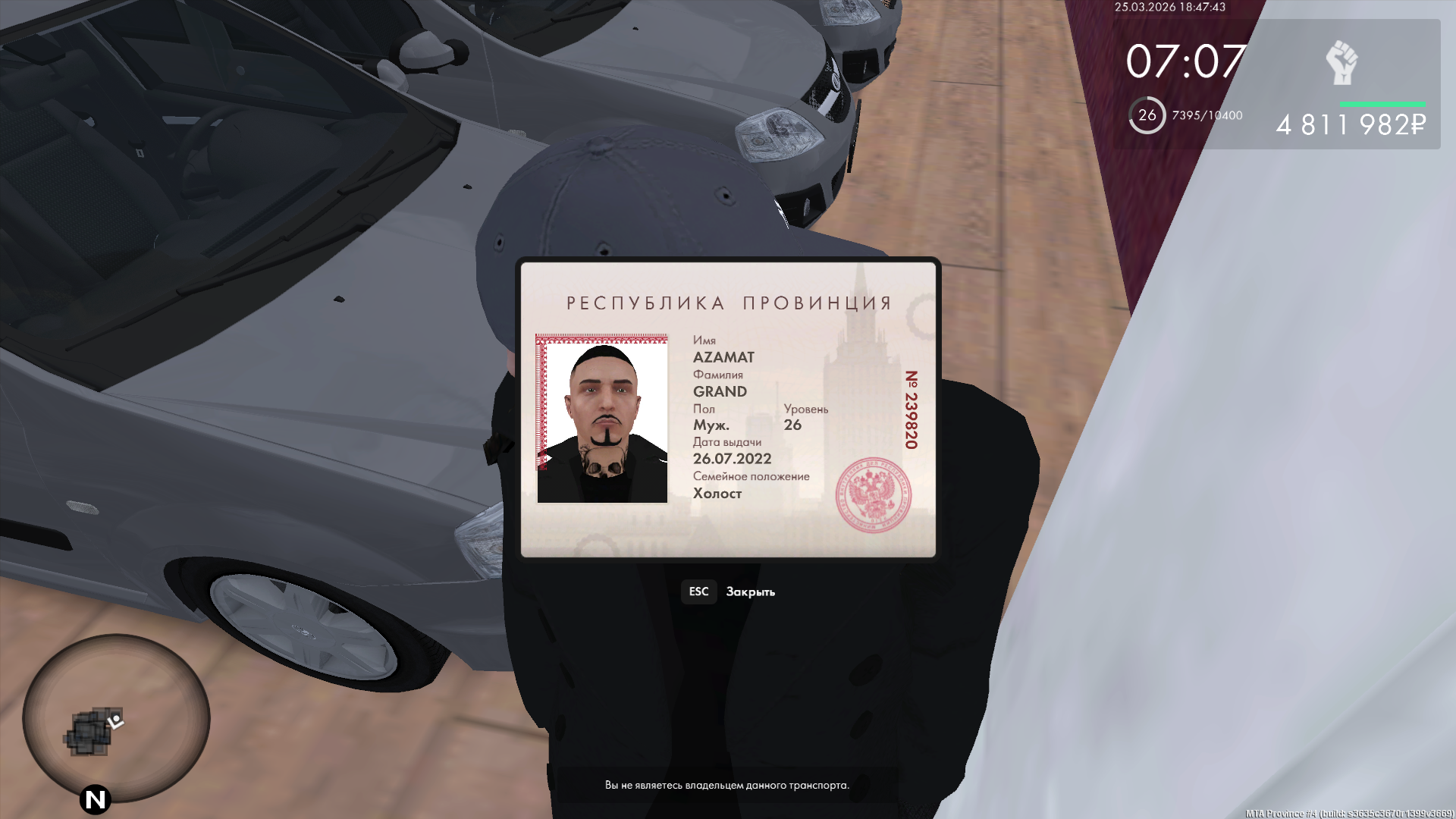Click the raised fist HUD icon
Image resolution: width=1456 pixels, height=819 pixels.
(1341, 63)
